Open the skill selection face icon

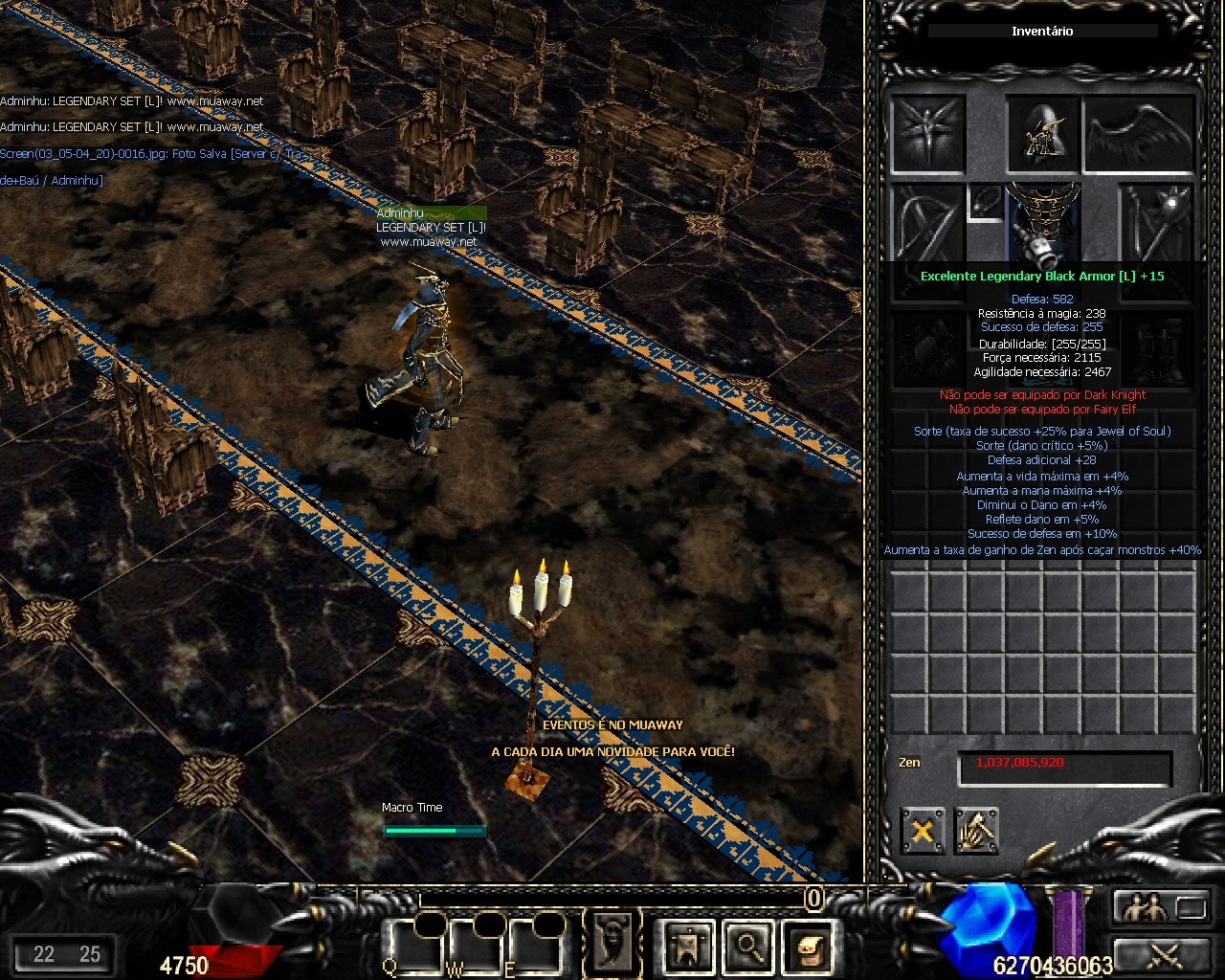pos(612,943)
